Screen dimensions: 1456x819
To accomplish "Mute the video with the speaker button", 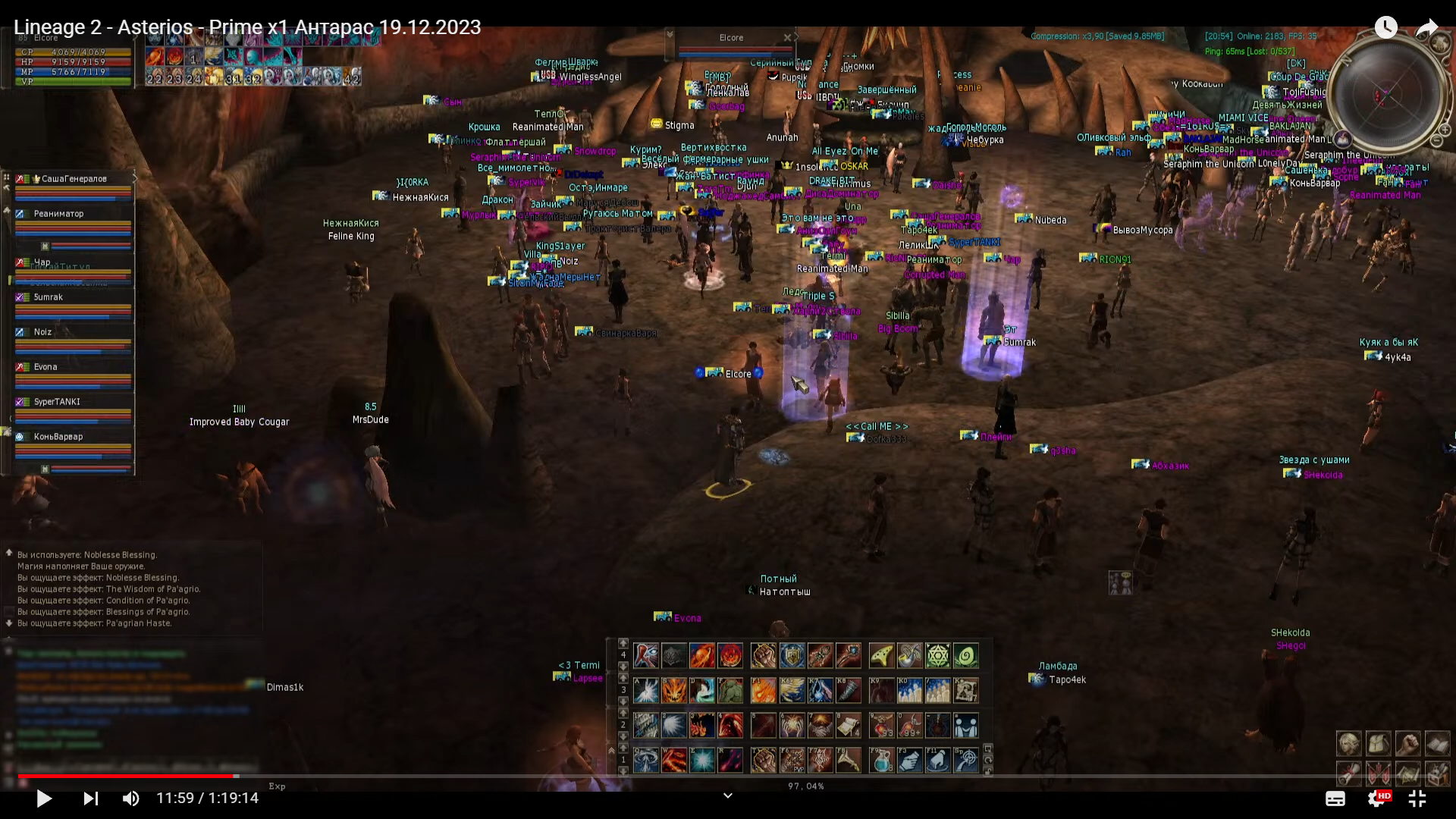I will click(130, 799).
